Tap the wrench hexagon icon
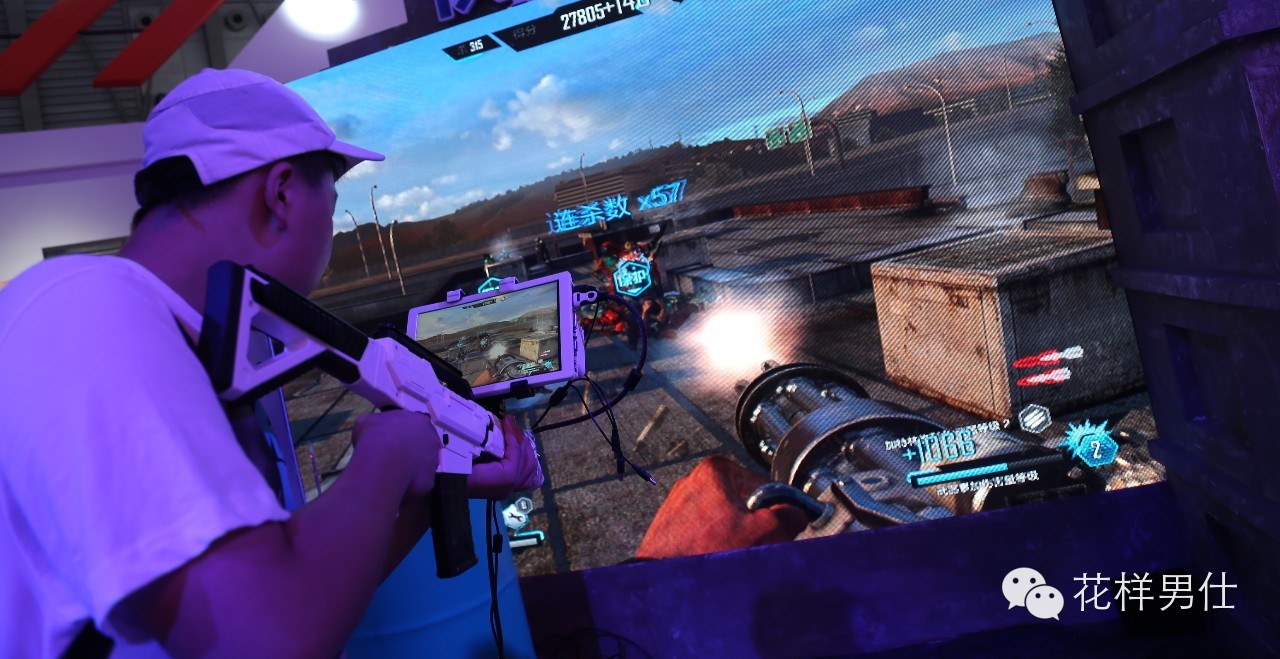The image size is (1280, 659). click(x=516, y=515)
